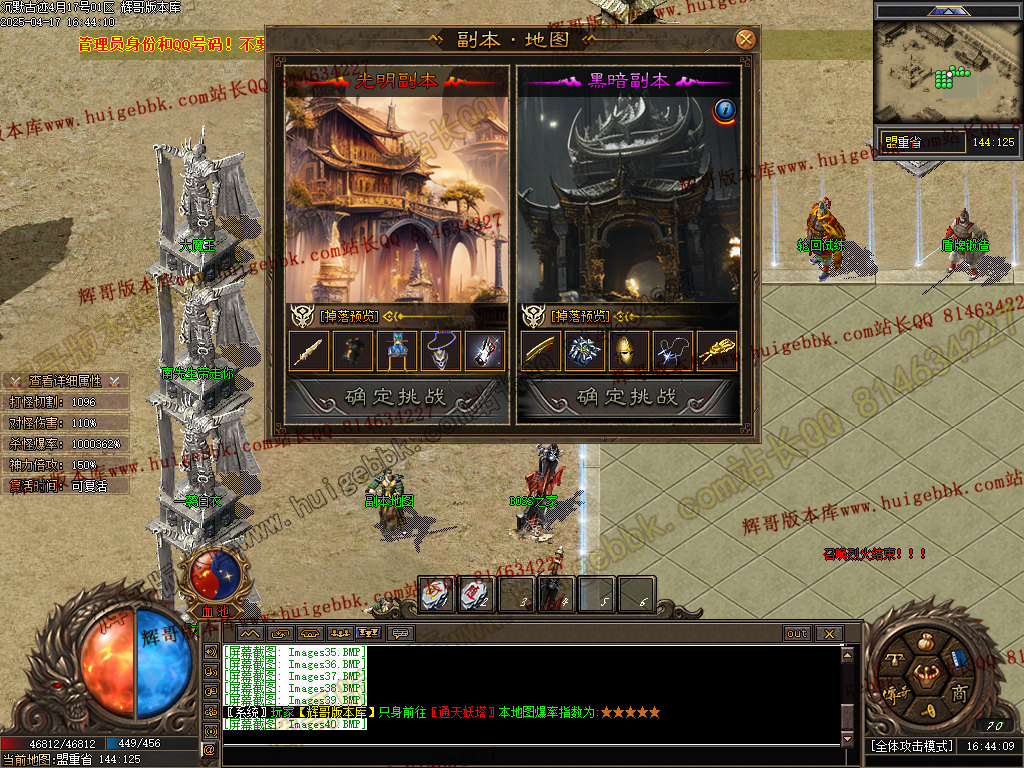1024x768 pixels.
Task: Close the 副本·地图 dungeon window
Action: (x=745, y=40)
